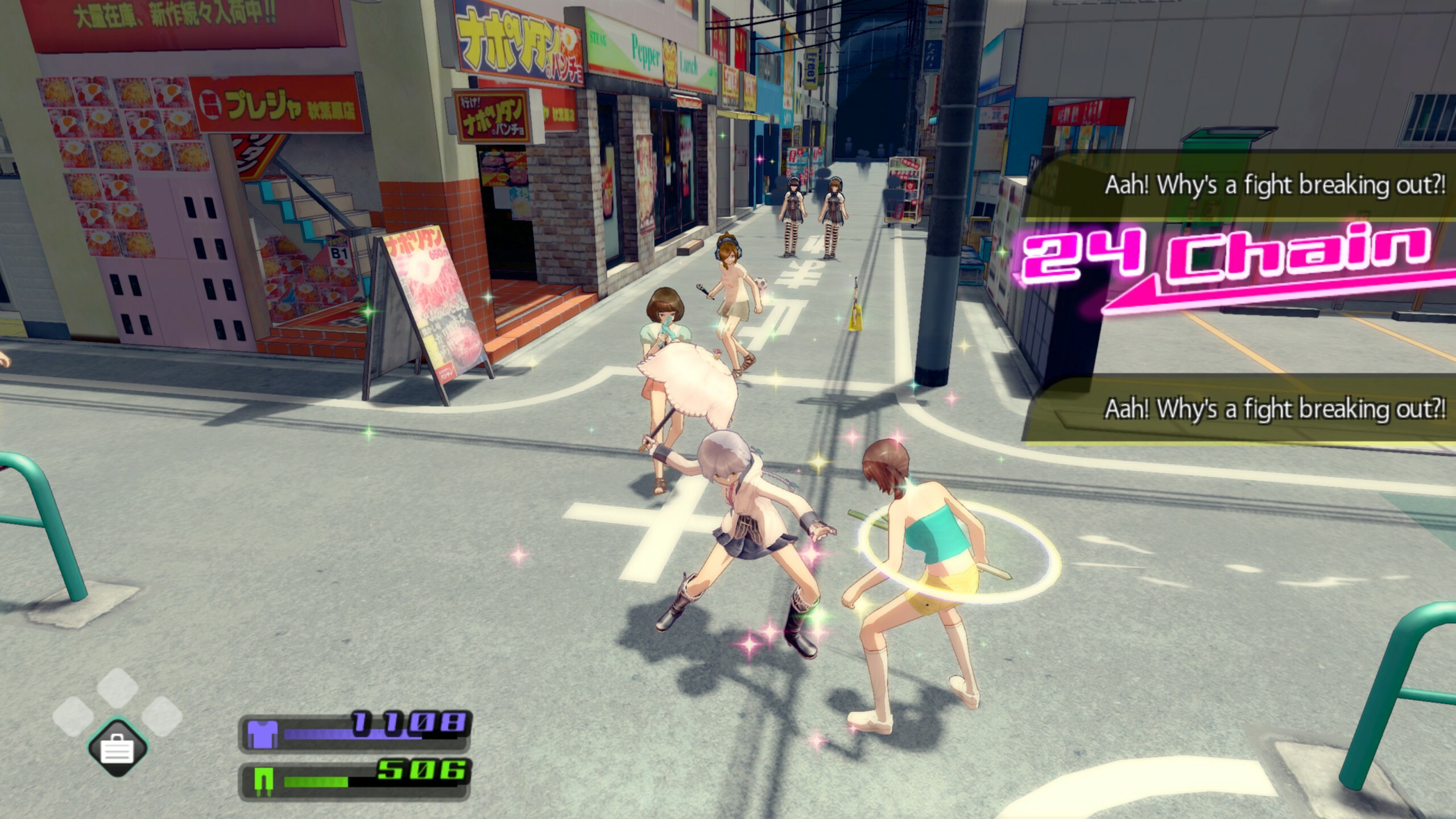Click the briefcase symbol inside the dark diamond

pyautogui.click(x=117, y=750)
